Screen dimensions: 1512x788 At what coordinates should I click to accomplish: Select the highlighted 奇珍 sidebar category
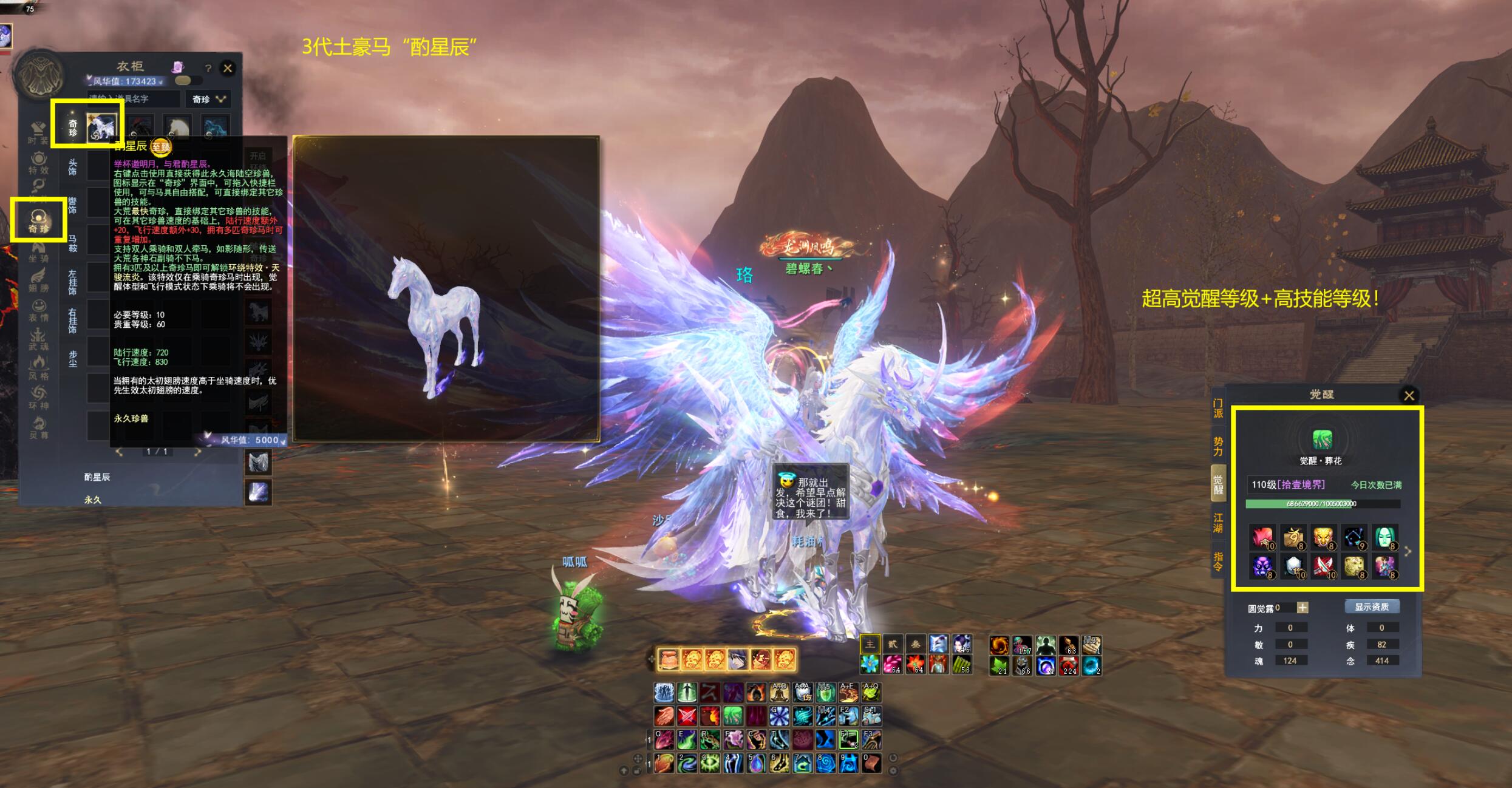[38, 220]
